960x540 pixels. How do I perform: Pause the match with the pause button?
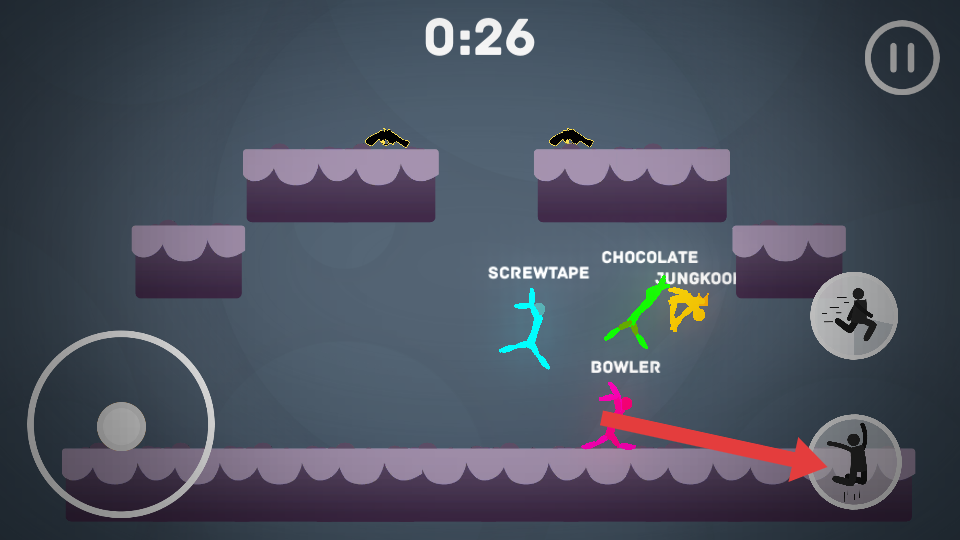[x=902, y=58]
